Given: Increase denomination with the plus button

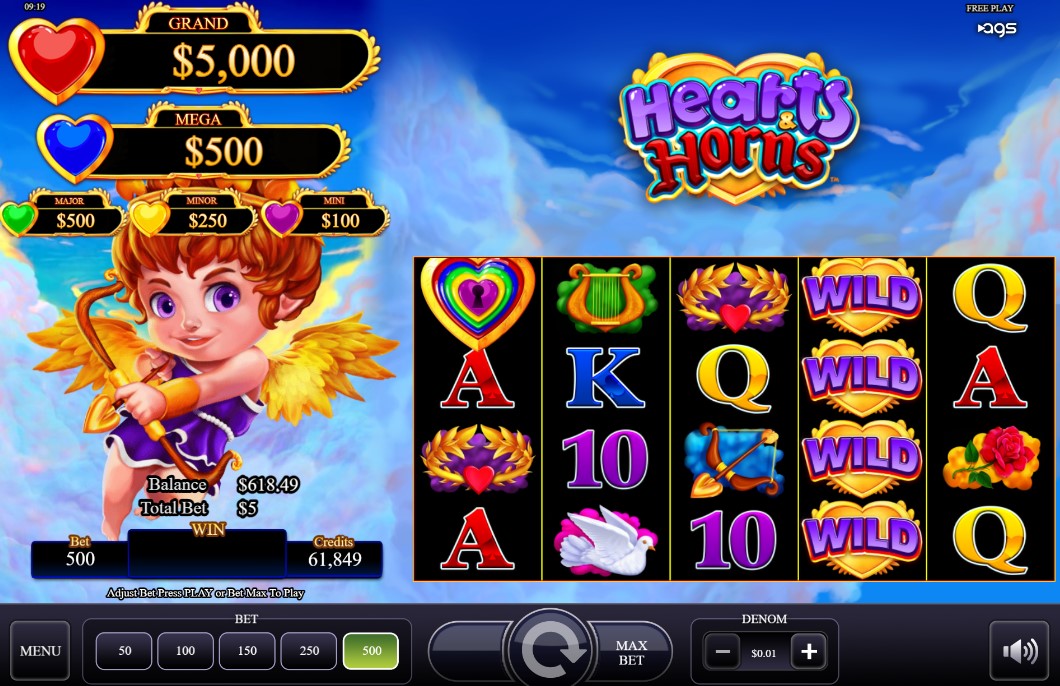Looking at the screenshot, I should [808, 653].
